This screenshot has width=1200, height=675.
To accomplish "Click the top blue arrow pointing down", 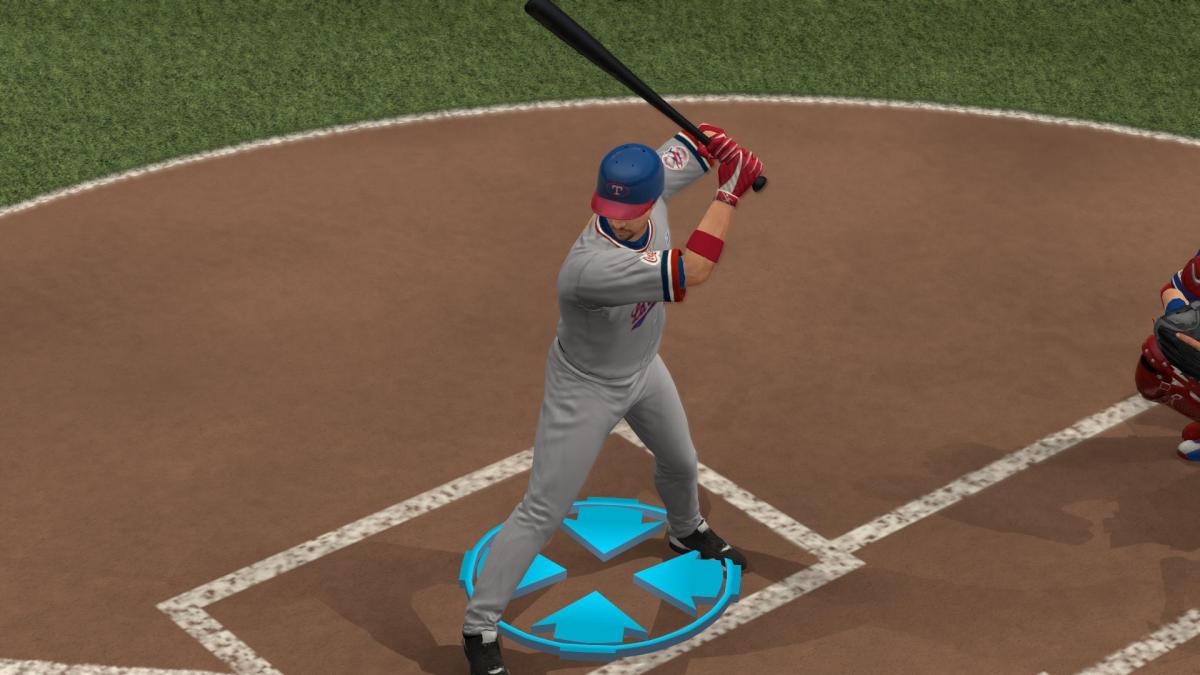I will pos(612,527).
